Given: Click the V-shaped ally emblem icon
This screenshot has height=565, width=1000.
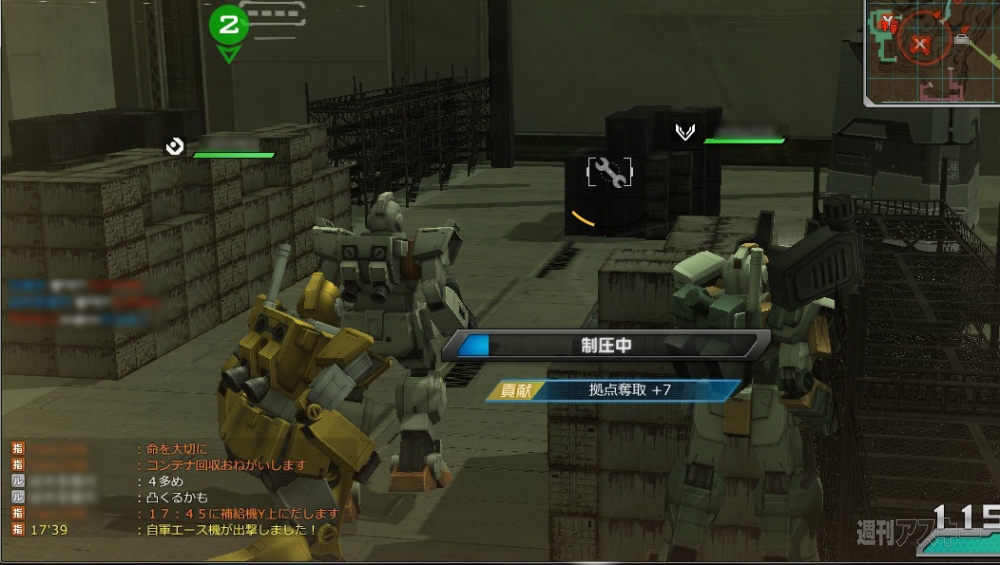Looking at the screenshot, I should coord(685,132).
